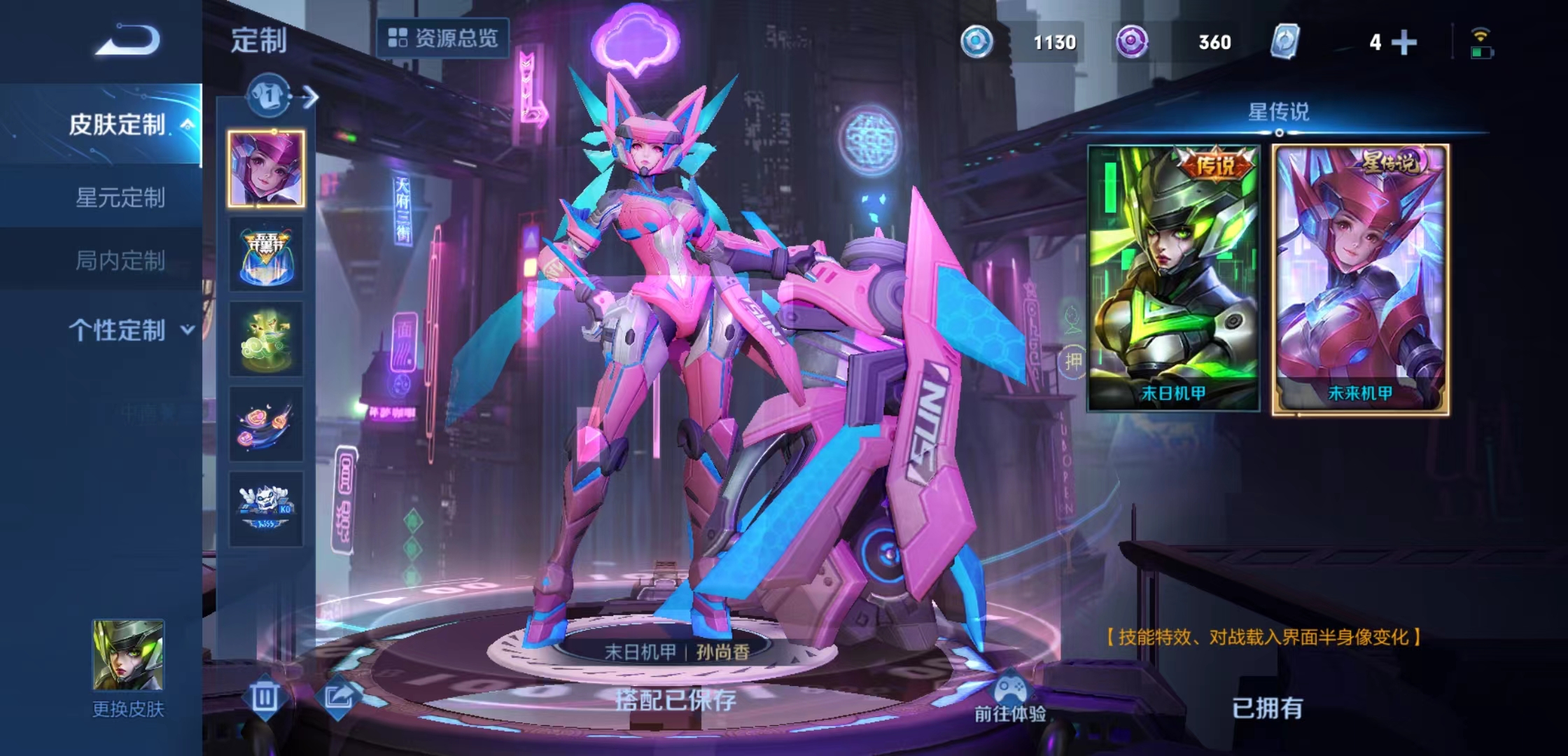Choose the green cloud recall effect icon

pyautogui.click(x=266, y=339)
